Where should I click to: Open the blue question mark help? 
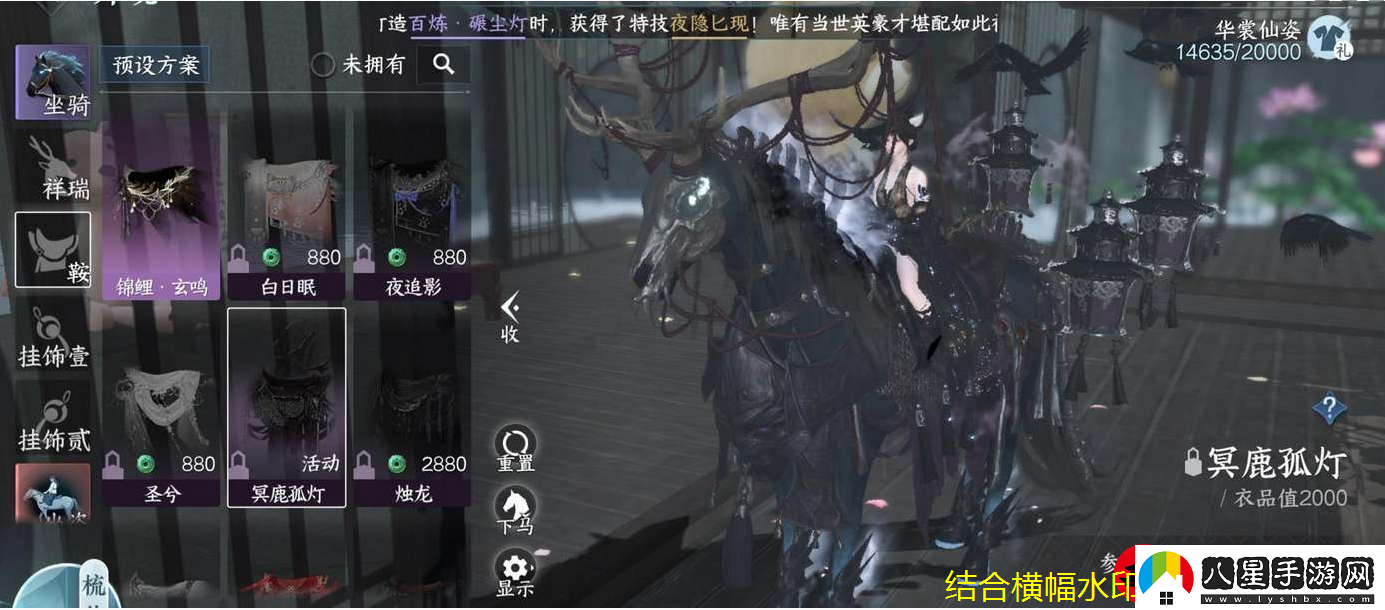click(x=1328, y=407)
